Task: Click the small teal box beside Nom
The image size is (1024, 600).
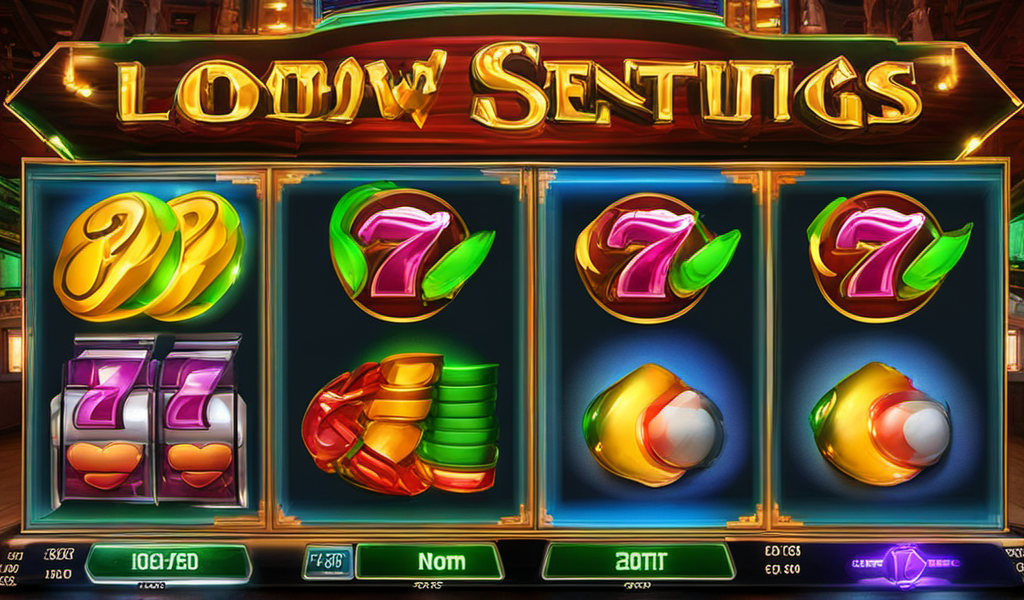Action: (x=328, y=562)
